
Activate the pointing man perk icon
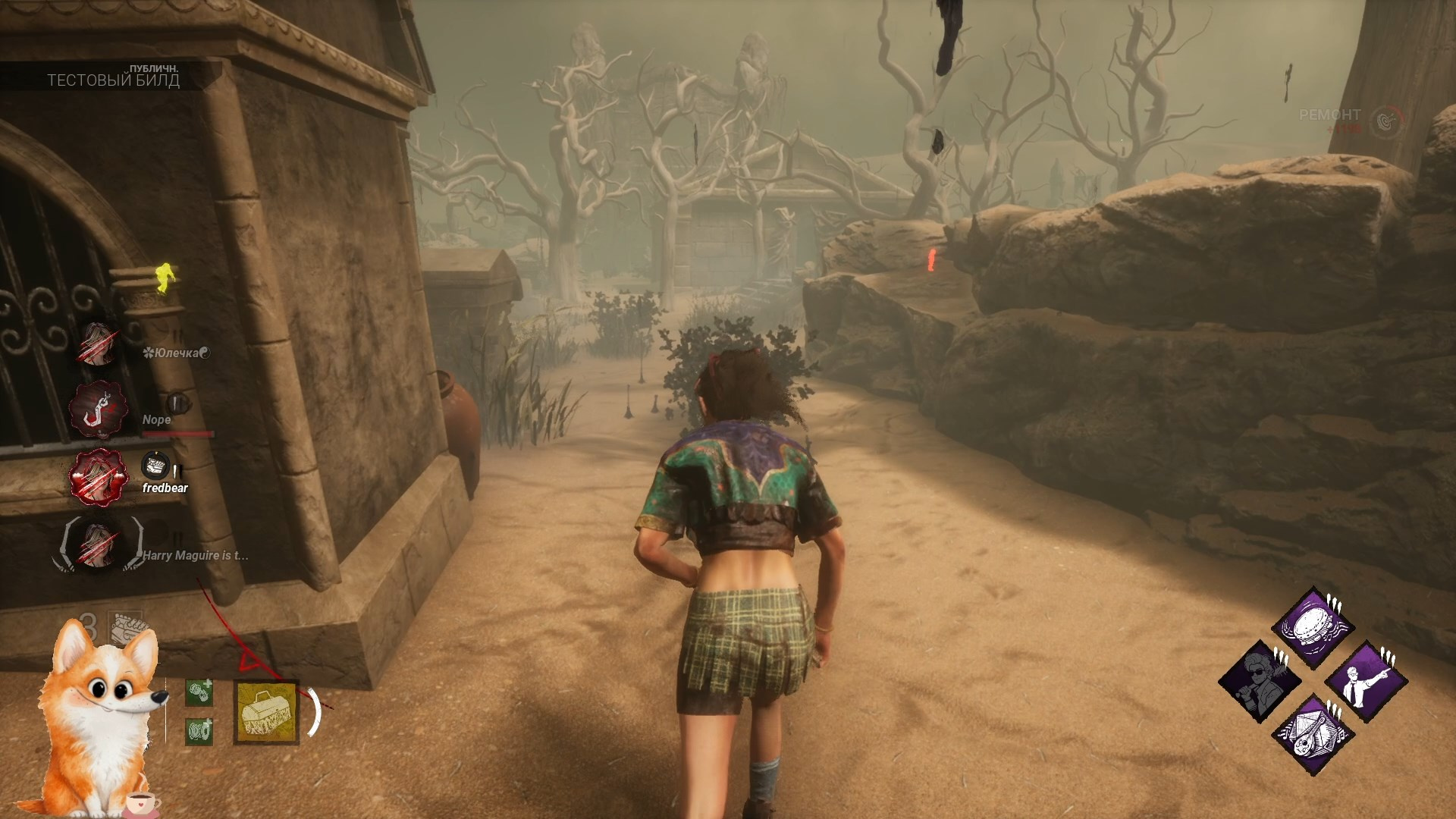coord(1367,681)
